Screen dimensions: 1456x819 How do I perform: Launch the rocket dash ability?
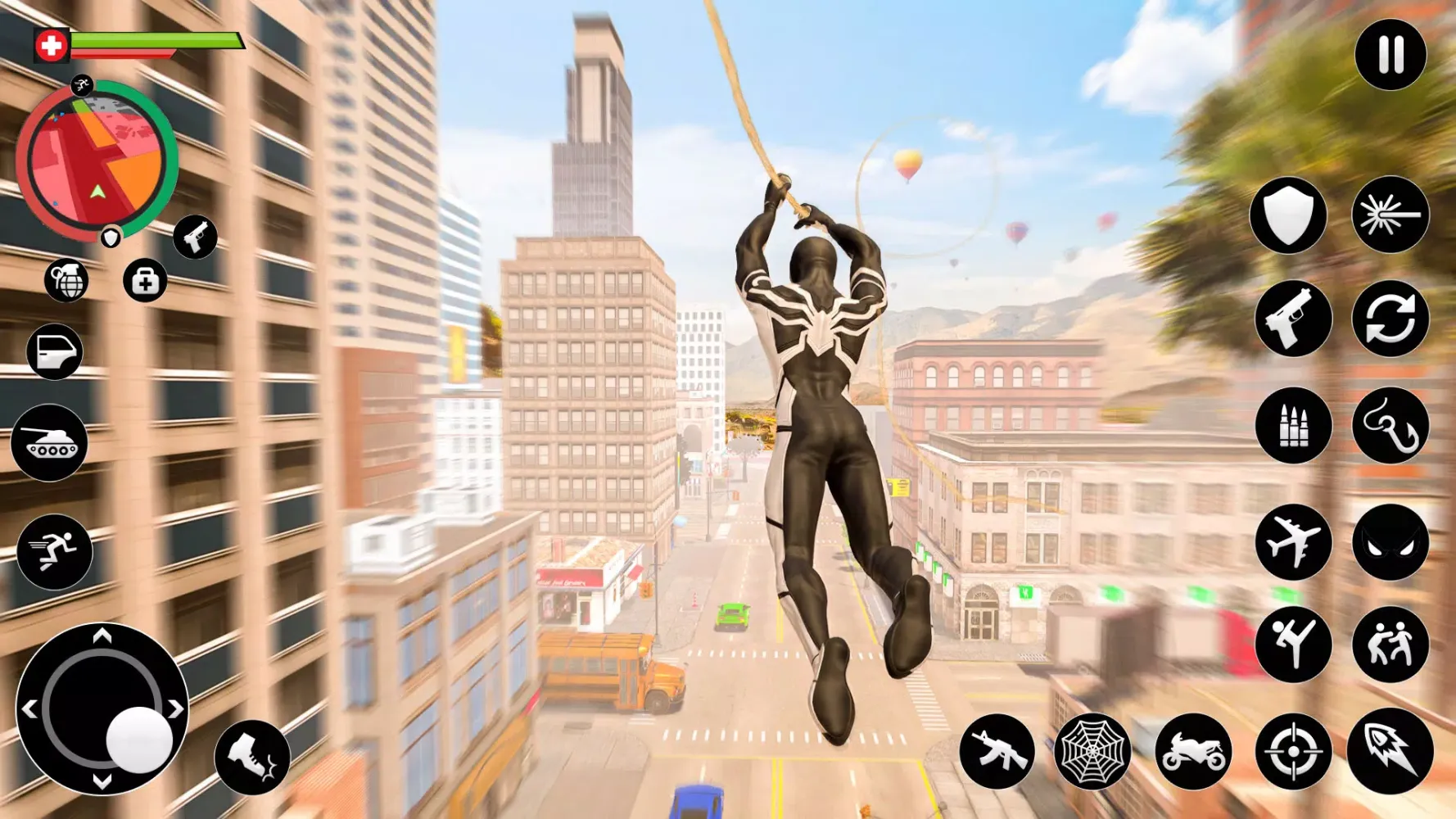(1390, 751)
